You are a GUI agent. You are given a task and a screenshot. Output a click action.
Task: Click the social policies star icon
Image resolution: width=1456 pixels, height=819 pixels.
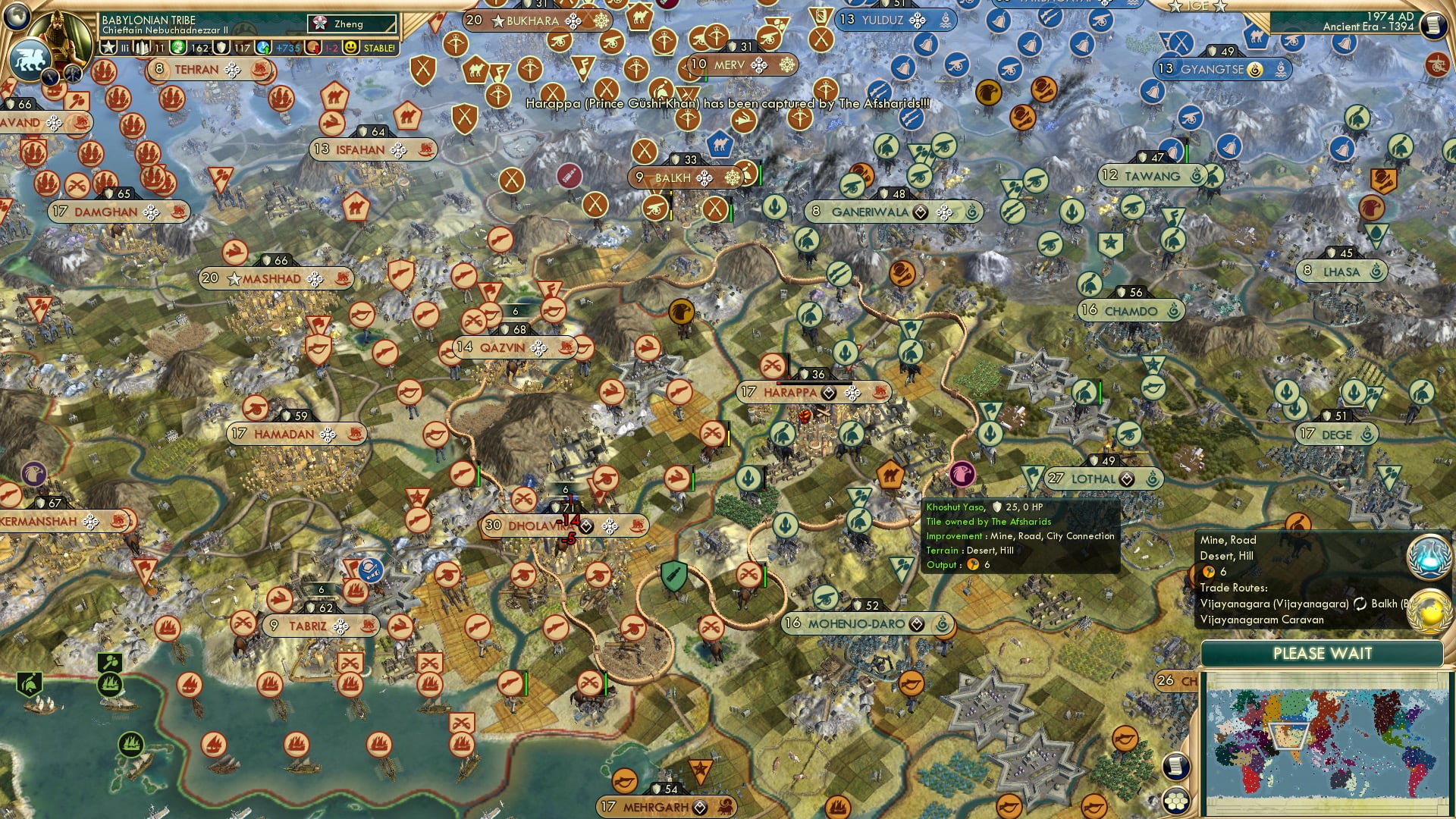coord(107,46)
